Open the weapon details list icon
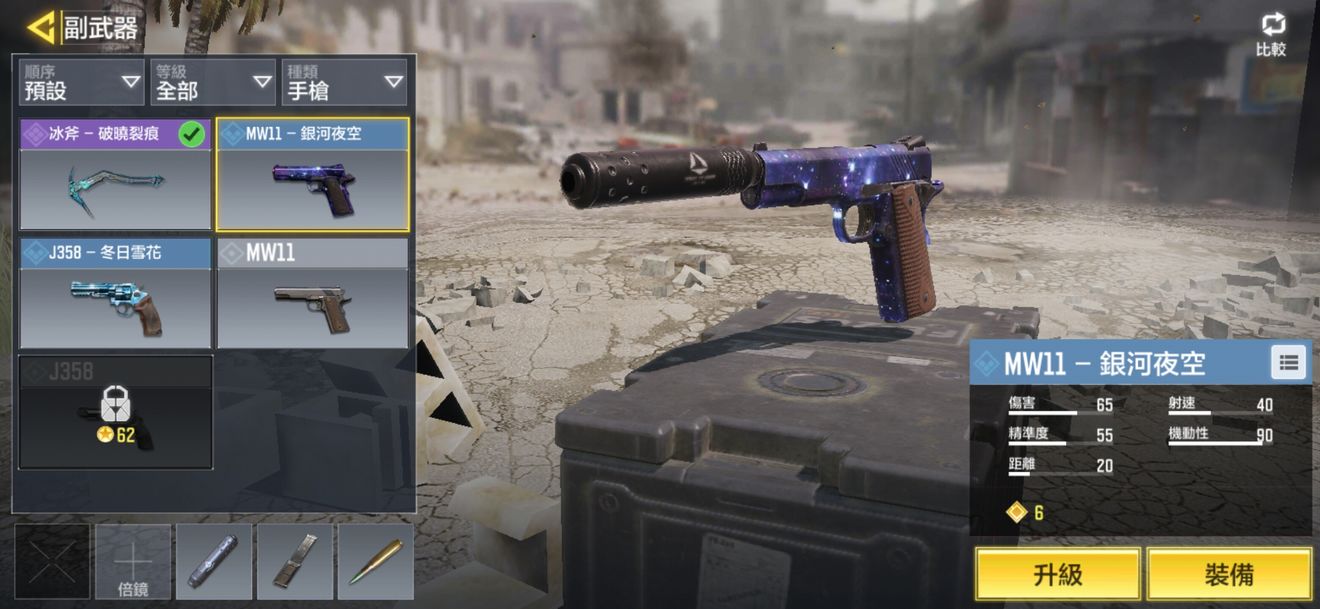 coord(1288,363)
